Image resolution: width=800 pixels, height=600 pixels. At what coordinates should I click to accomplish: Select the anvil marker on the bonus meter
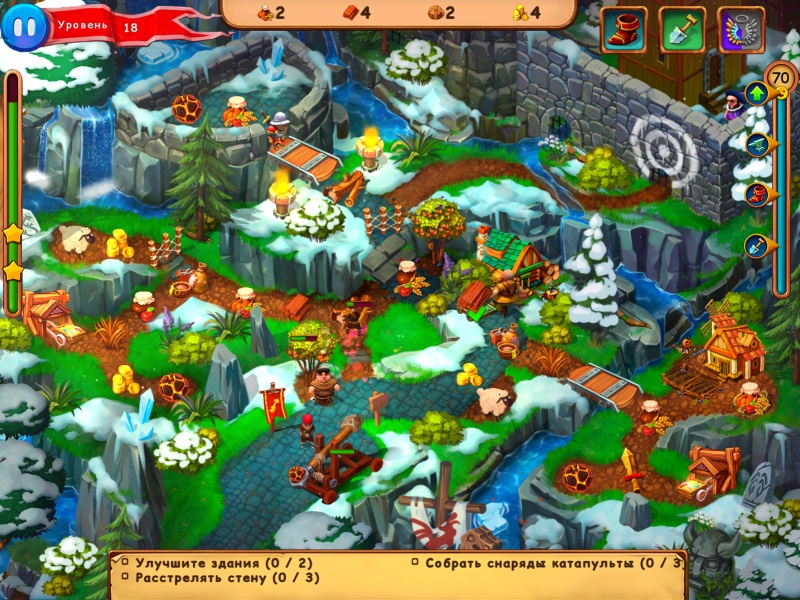757,143
